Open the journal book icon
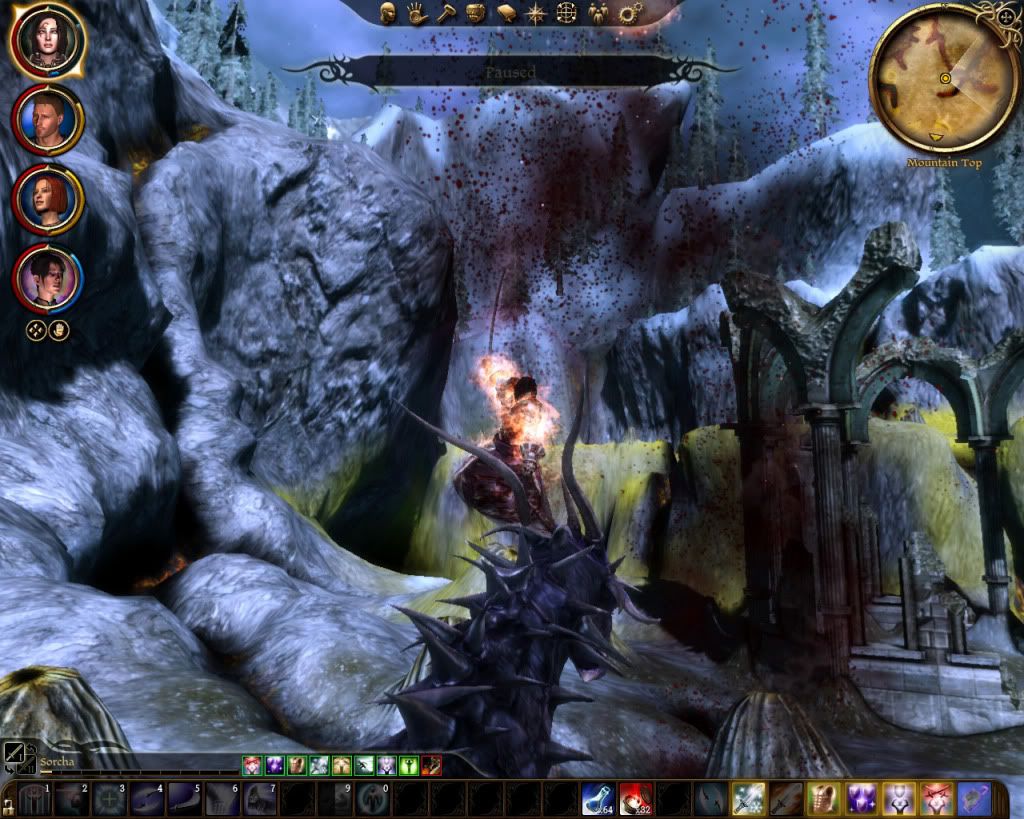 point(506,13)
